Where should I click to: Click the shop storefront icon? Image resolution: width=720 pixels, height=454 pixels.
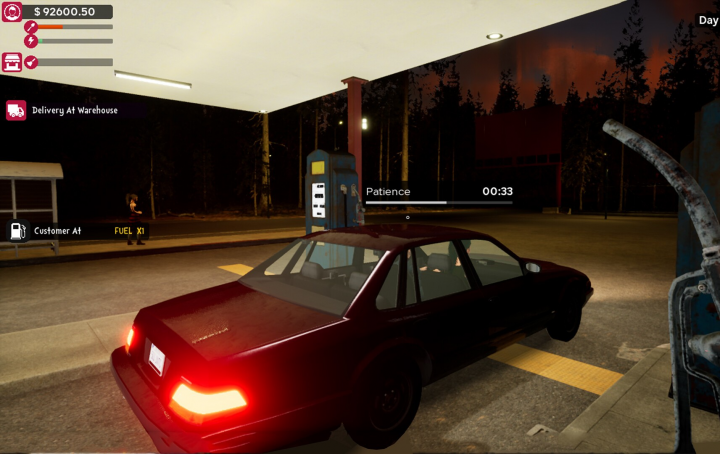point(12,62)
